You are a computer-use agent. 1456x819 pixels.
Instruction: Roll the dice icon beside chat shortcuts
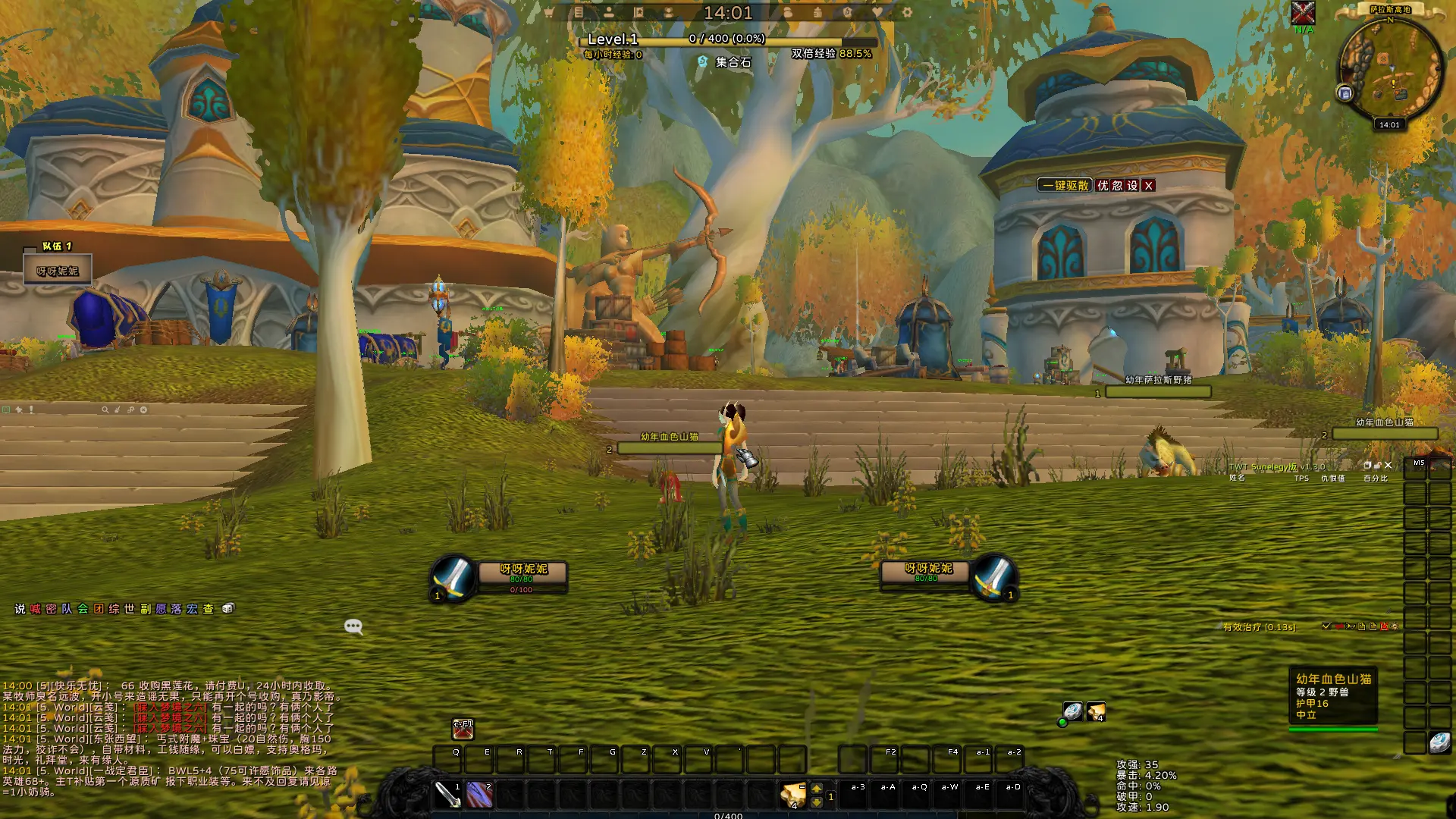click(x=227, y=608)
